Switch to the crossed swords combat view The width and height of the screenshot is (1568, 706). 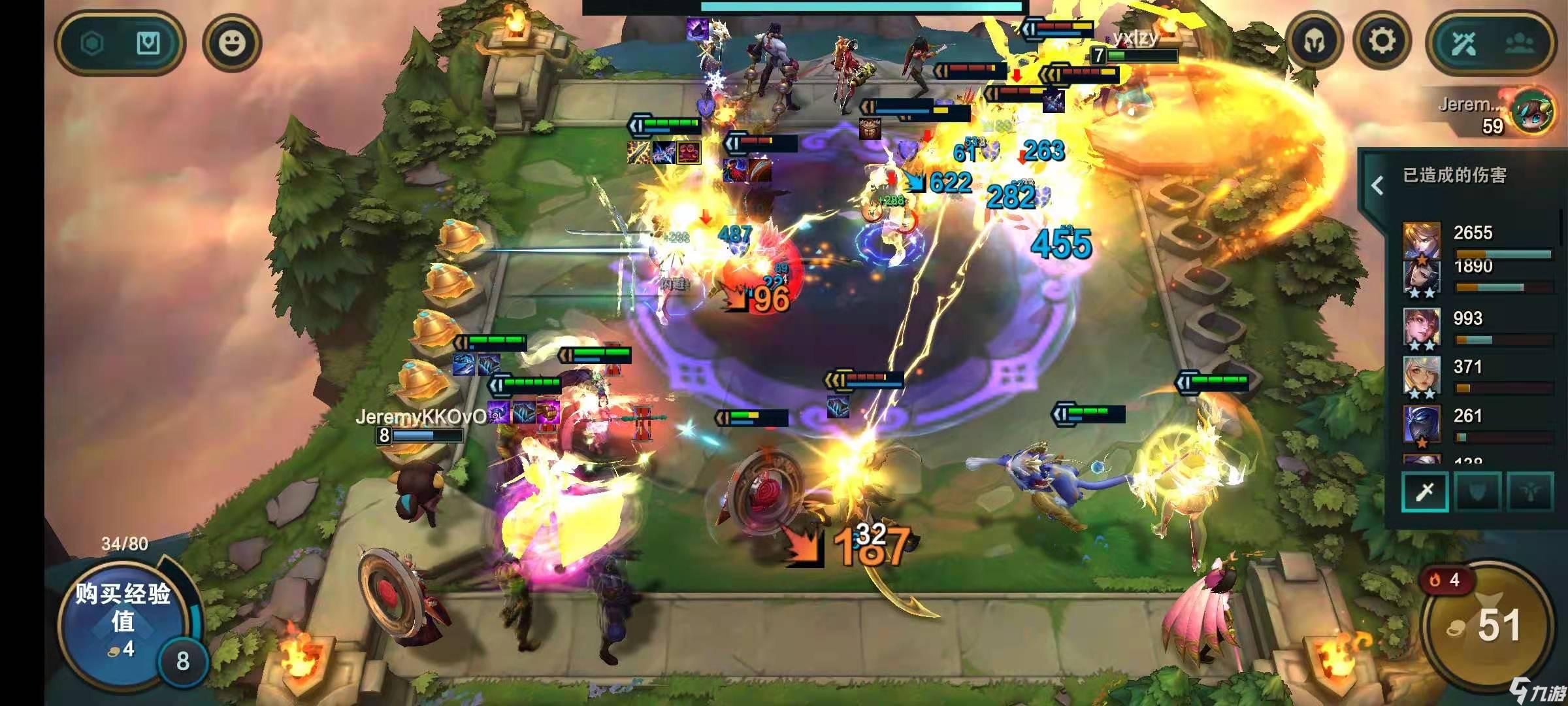tap(1465, 44)
